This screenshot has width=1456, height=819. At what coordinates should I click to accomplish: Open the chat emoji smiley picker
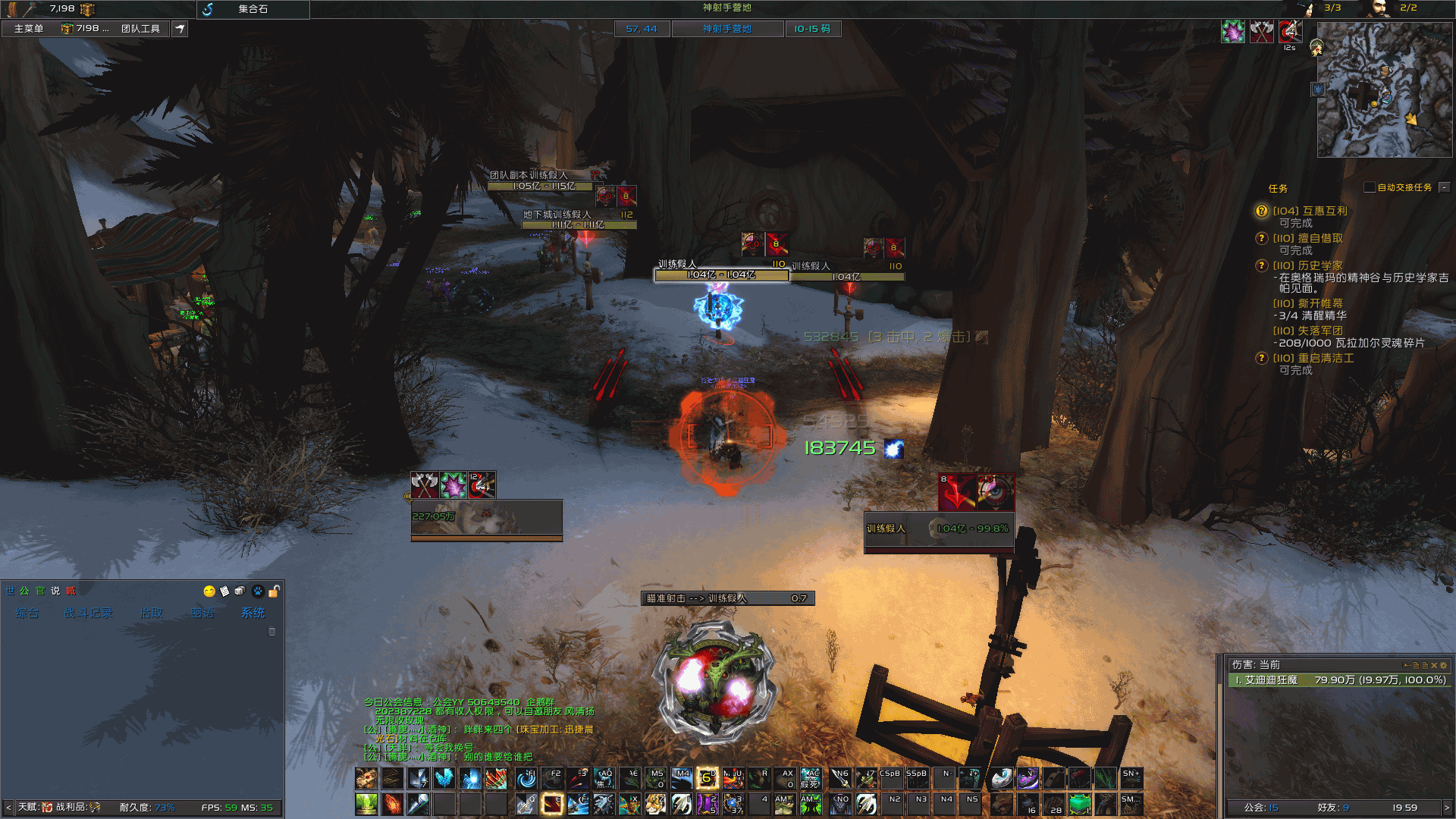(209, 591)
